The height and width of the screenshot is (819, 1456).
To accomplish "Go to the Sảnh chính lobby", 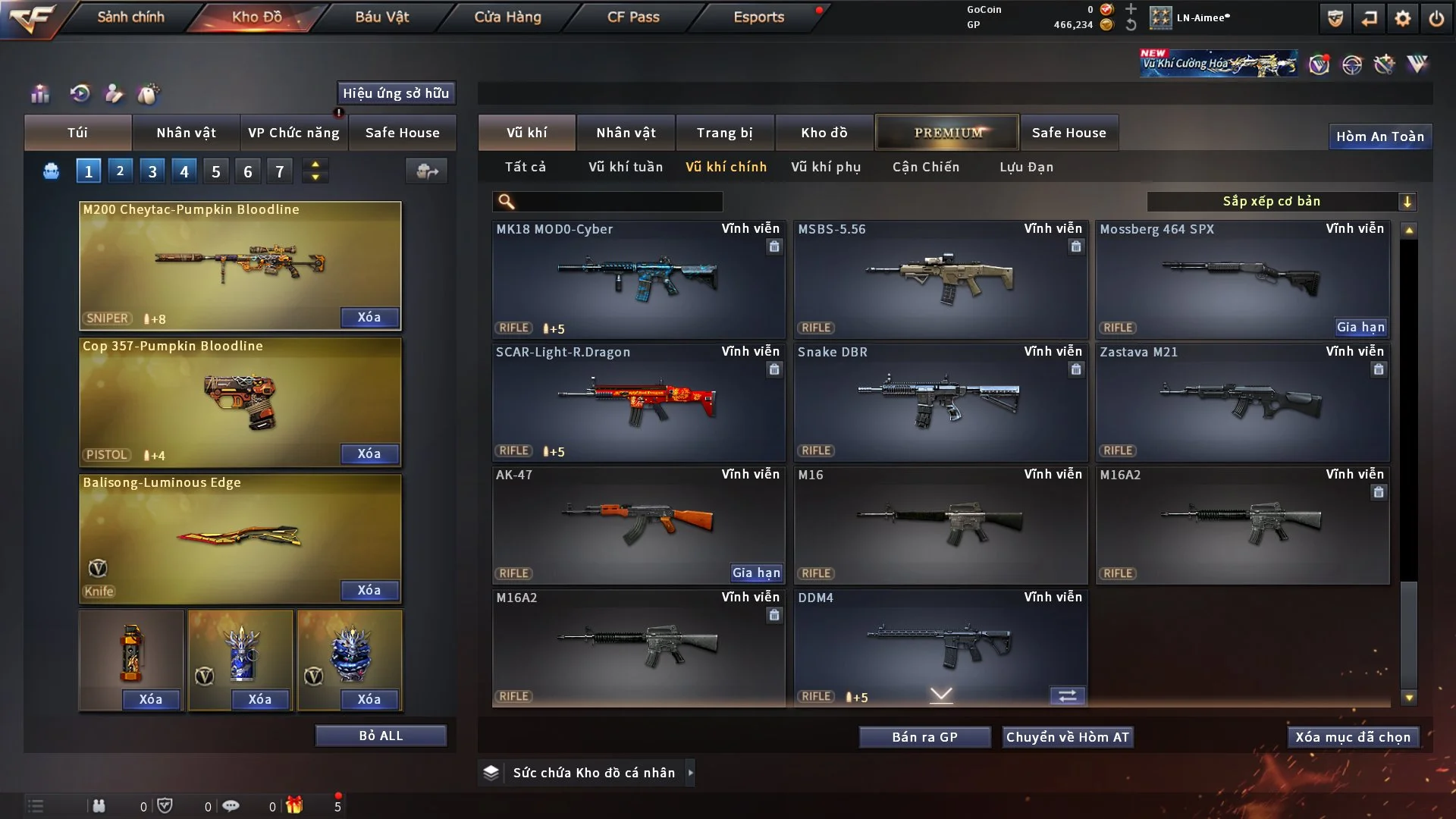I will tap(130, 17).
